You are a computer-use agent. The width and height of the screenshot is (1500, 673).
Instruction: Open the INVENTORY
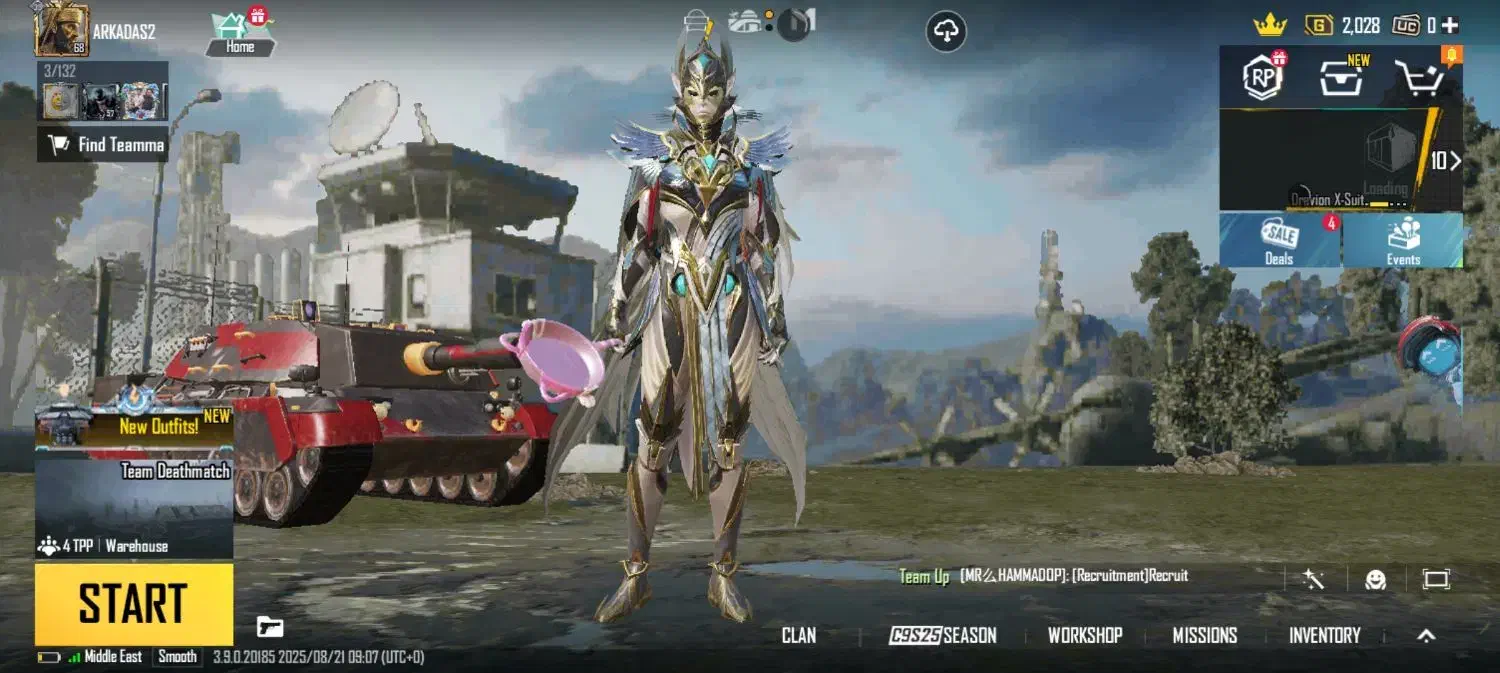coord(1324,635)
